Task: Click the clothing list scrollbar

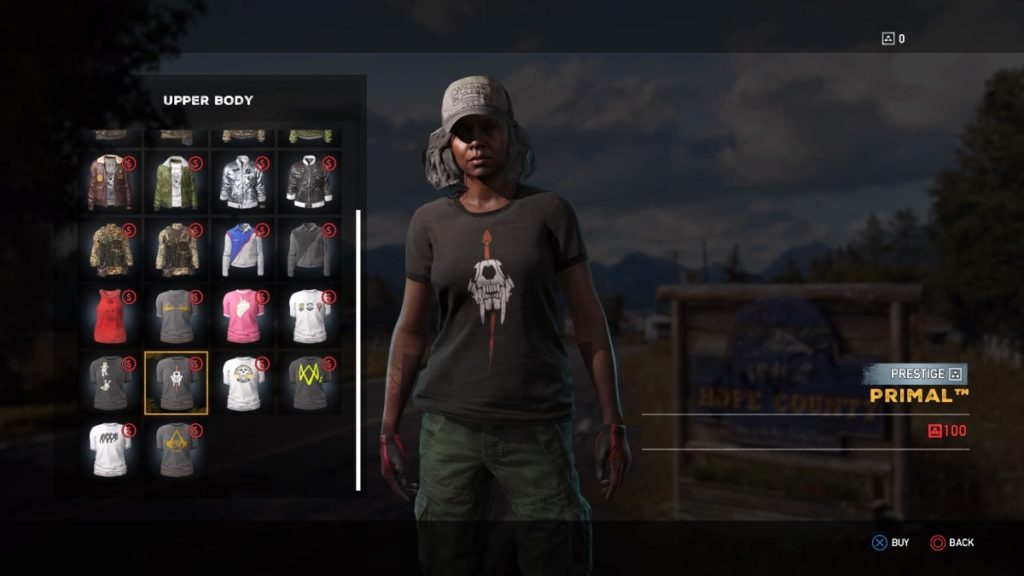Action: coord(358,350)
